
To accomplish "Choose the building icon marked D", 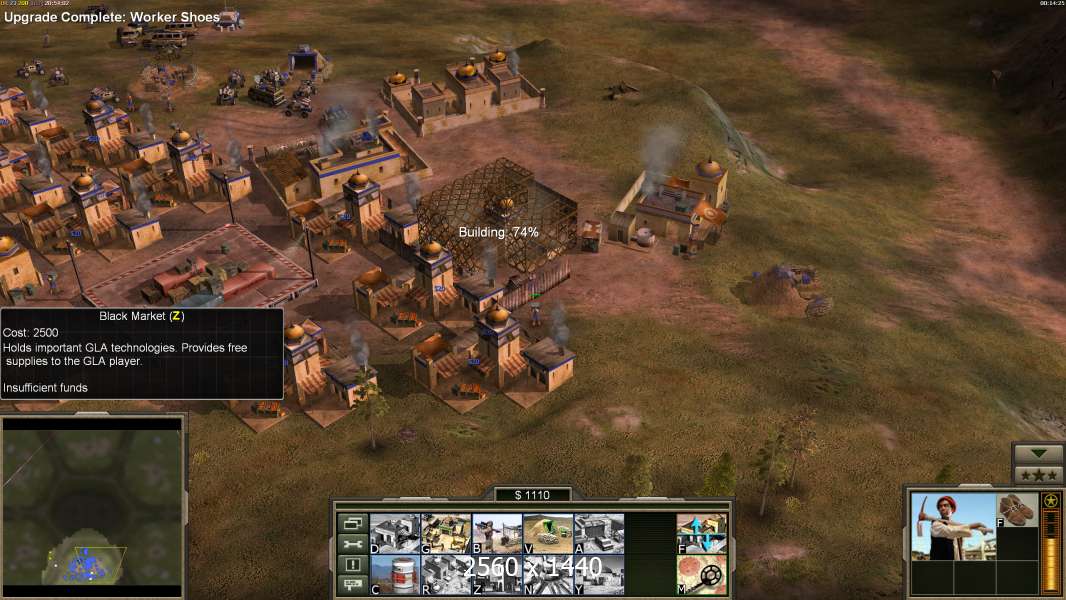I will click(395, 534).
